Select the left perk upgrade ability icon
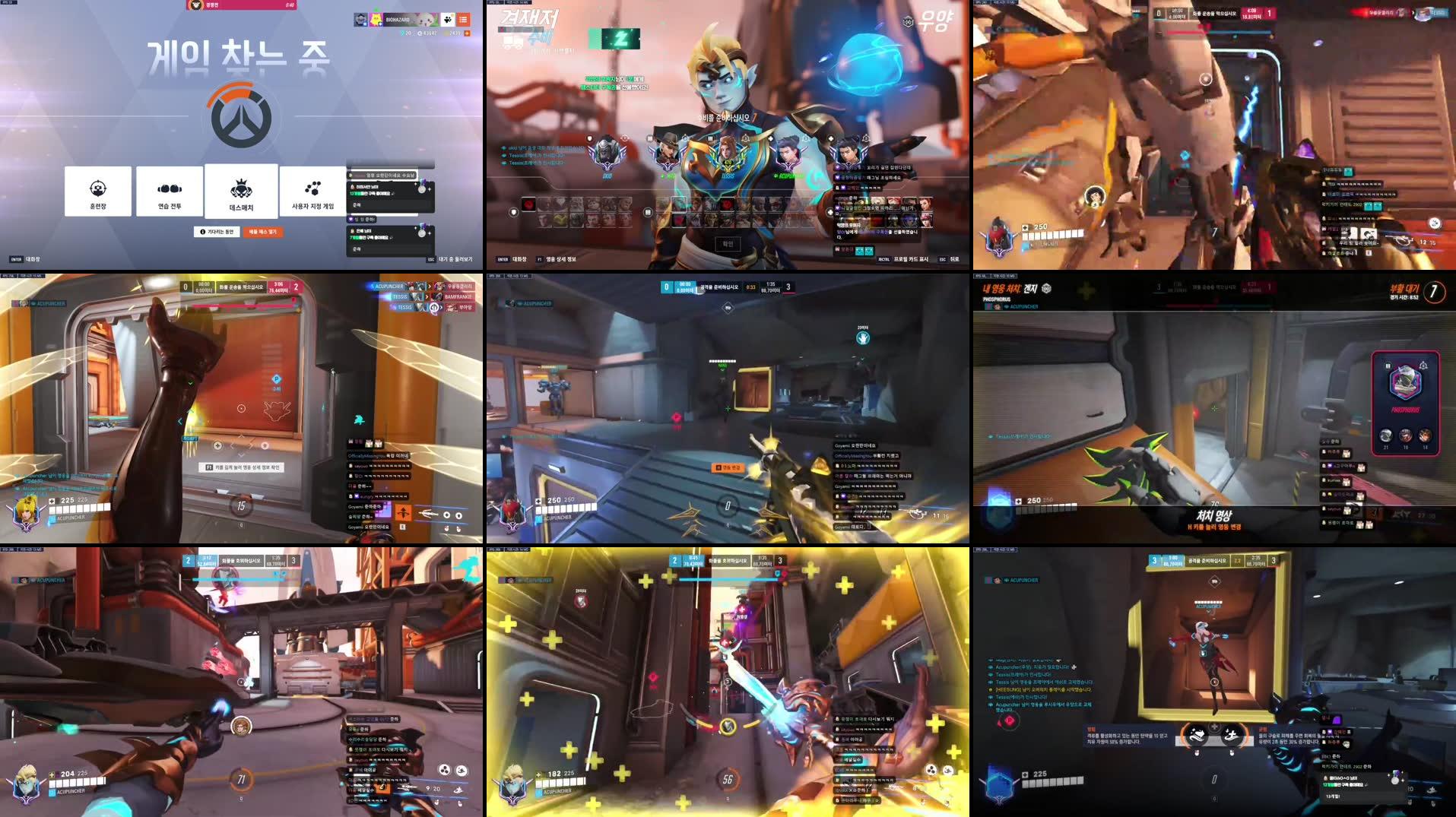Viewport: 1456px width, 817px height. click(x=1197, y=733)
